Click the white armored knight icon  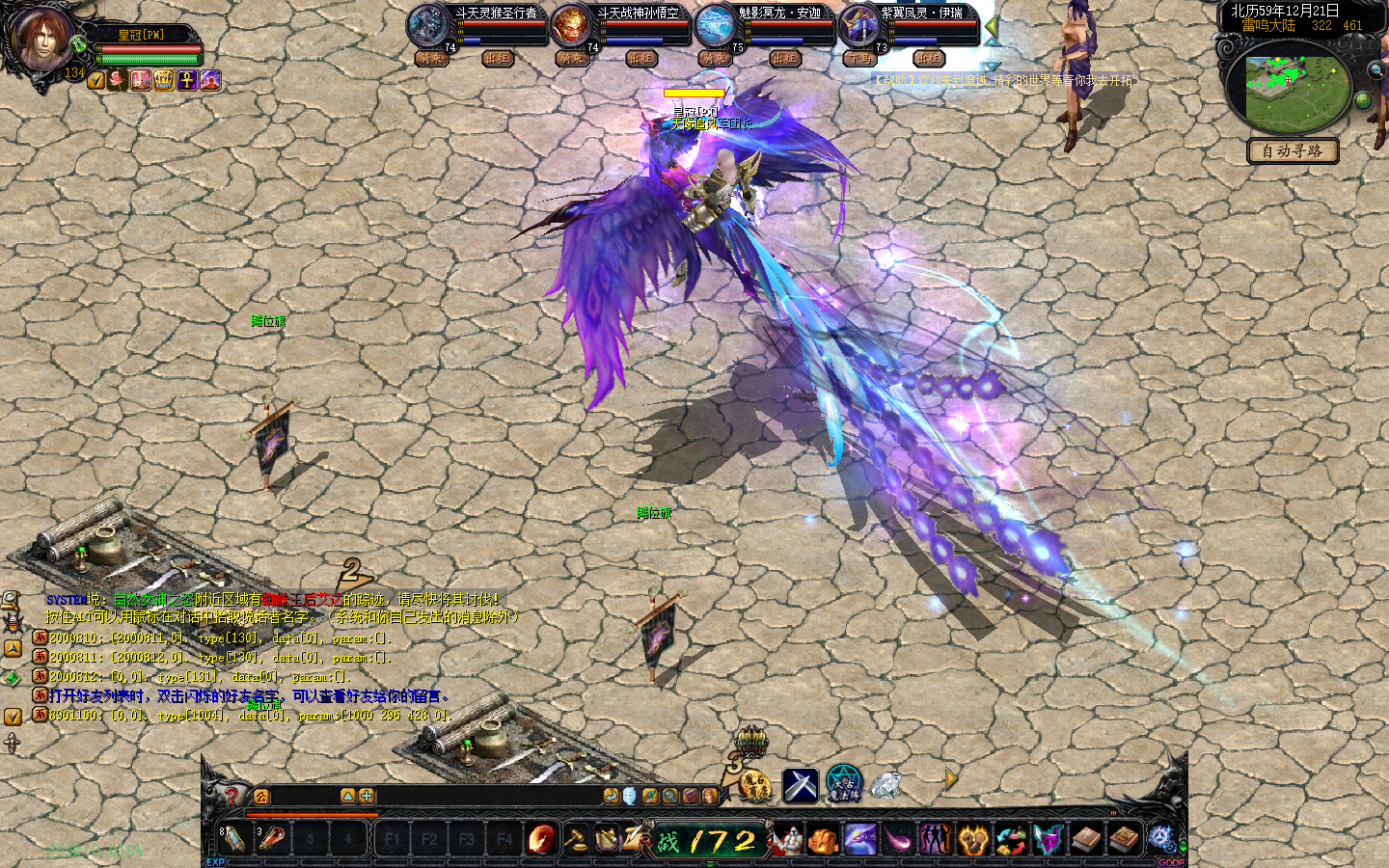[x=788, y=840]
